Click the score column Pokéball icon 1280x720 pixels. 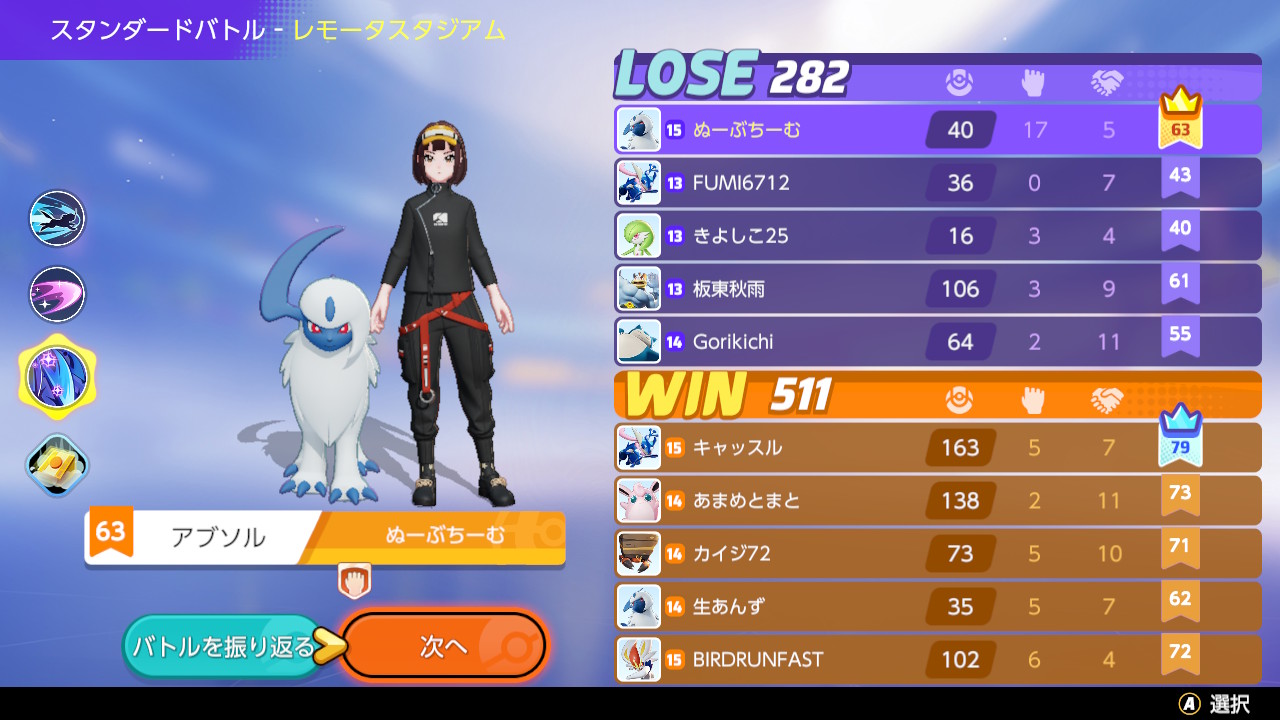[958, 84]
